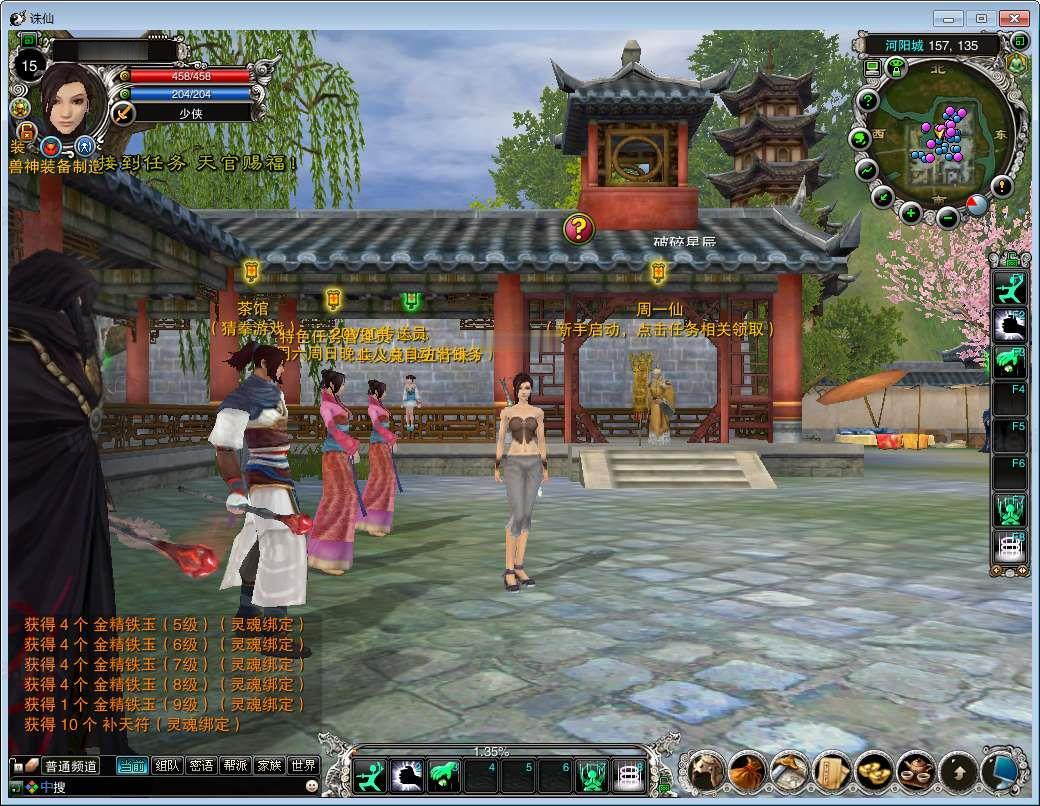Image resolution: width=1040 pixels, height=806 pixels.
Task: Zoom in the minimap with plus button
Action: point(911,212)
